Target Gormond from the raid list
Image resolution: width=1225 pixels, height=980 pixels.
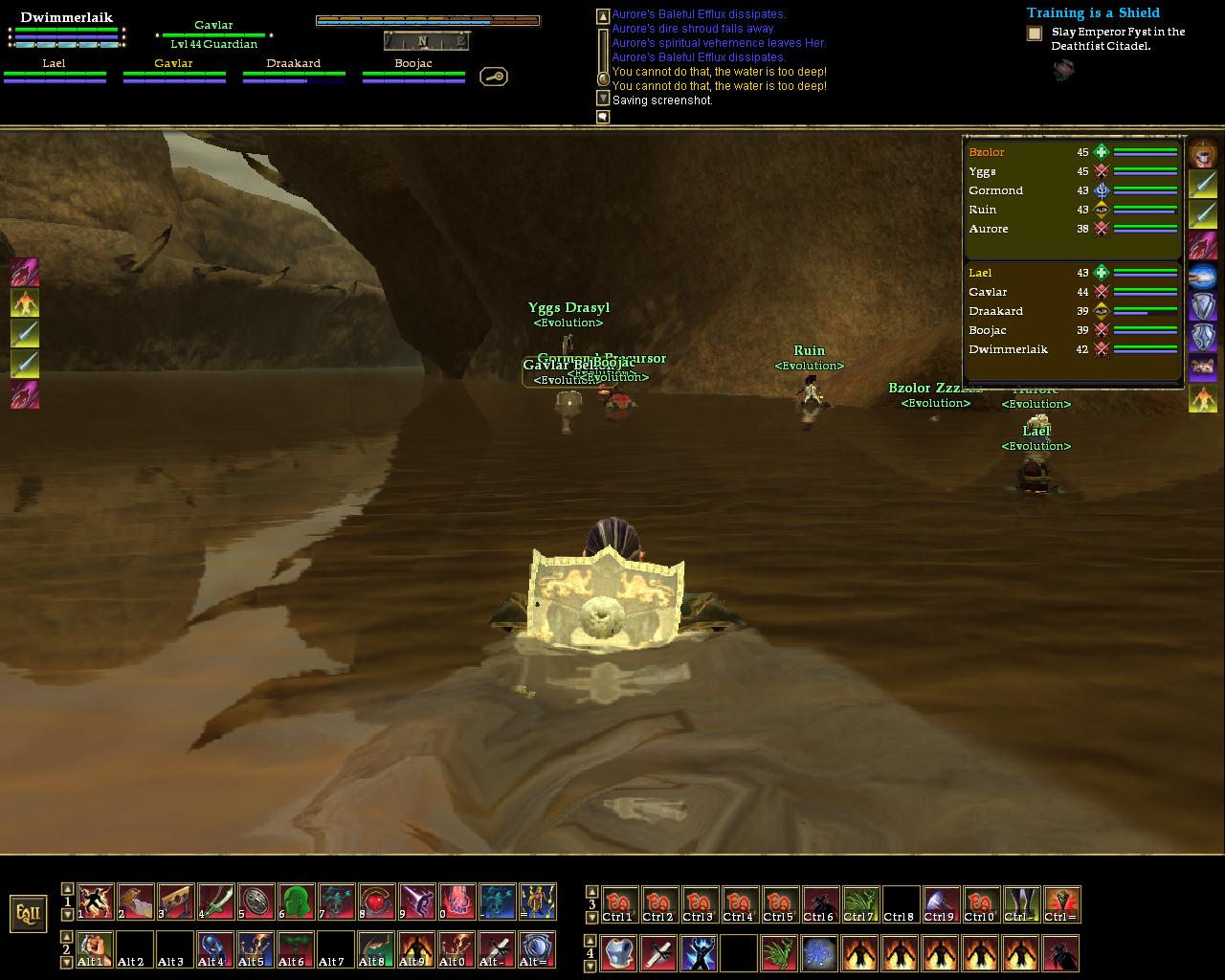click(995, 190)
